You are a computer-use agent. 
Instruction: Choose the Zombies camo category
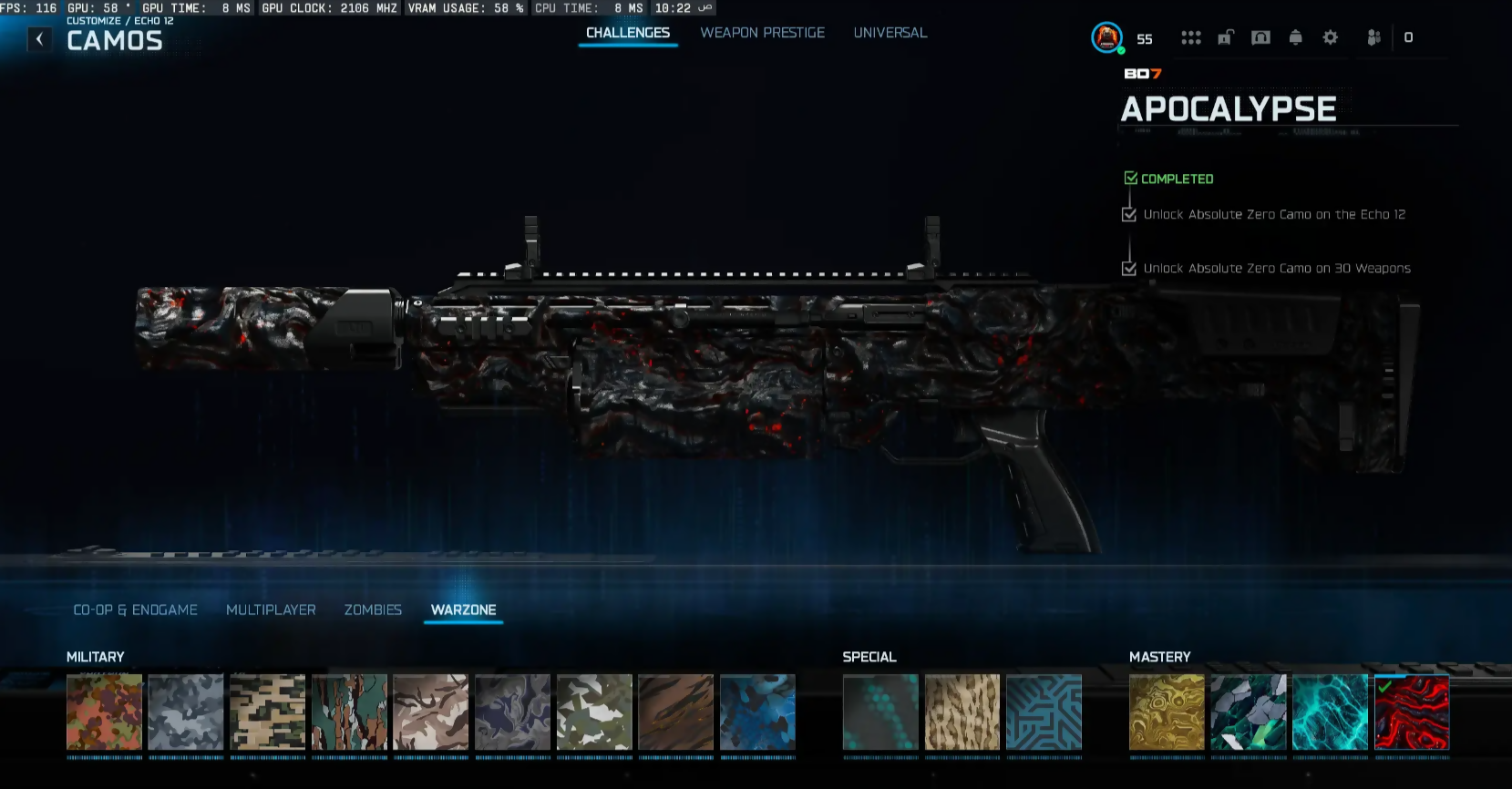[373, 610]
